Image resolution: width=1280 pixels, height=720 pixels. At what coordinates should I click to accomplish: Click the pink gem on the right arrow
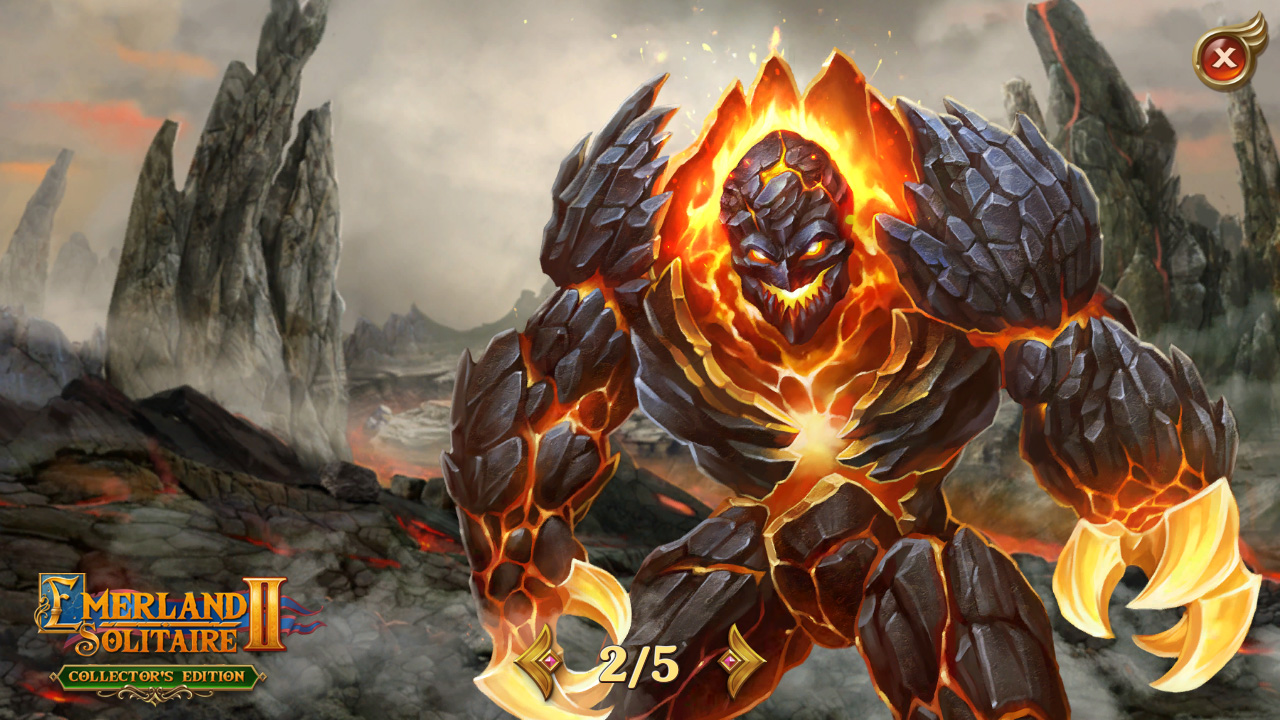729,660
